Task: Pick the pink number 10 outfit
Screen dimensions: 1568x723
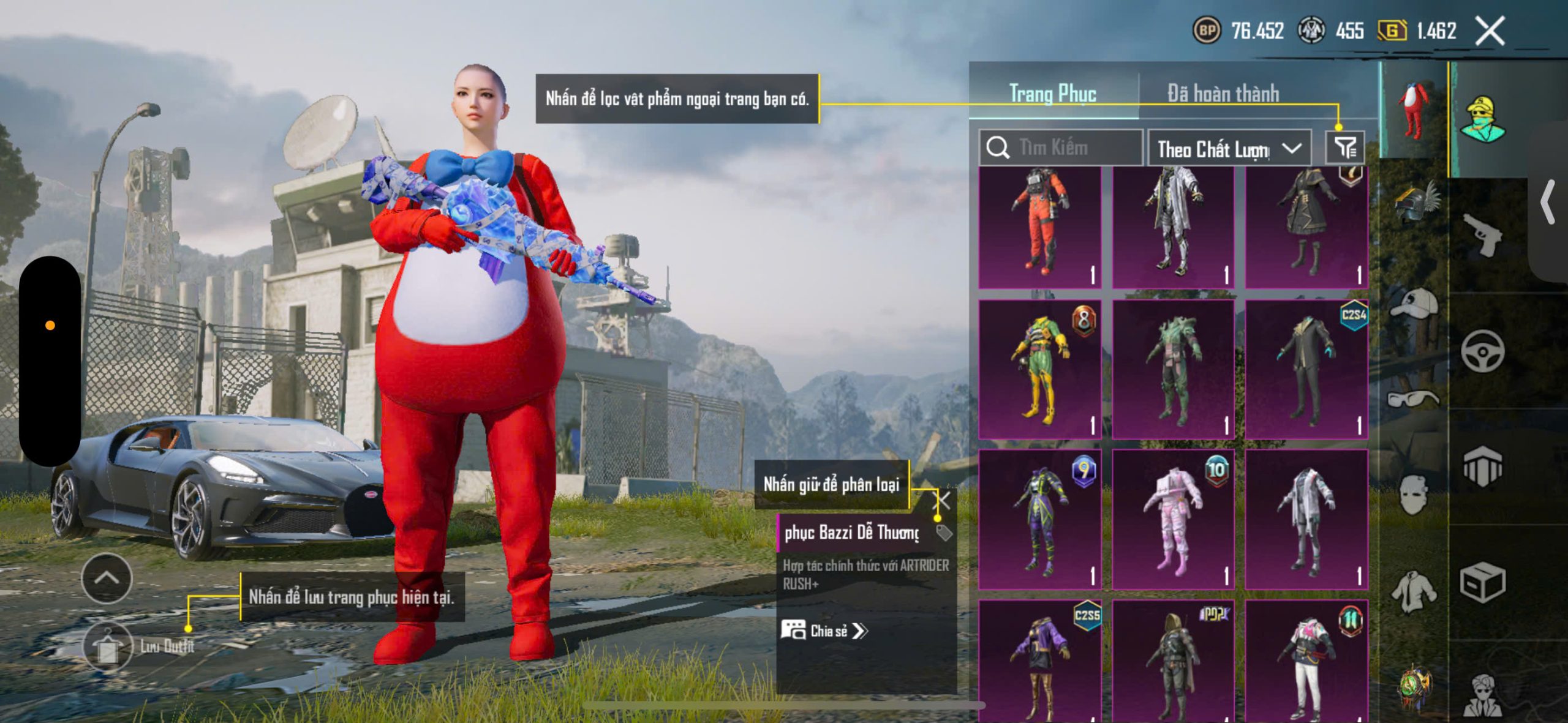Action: pos(1172,519)
